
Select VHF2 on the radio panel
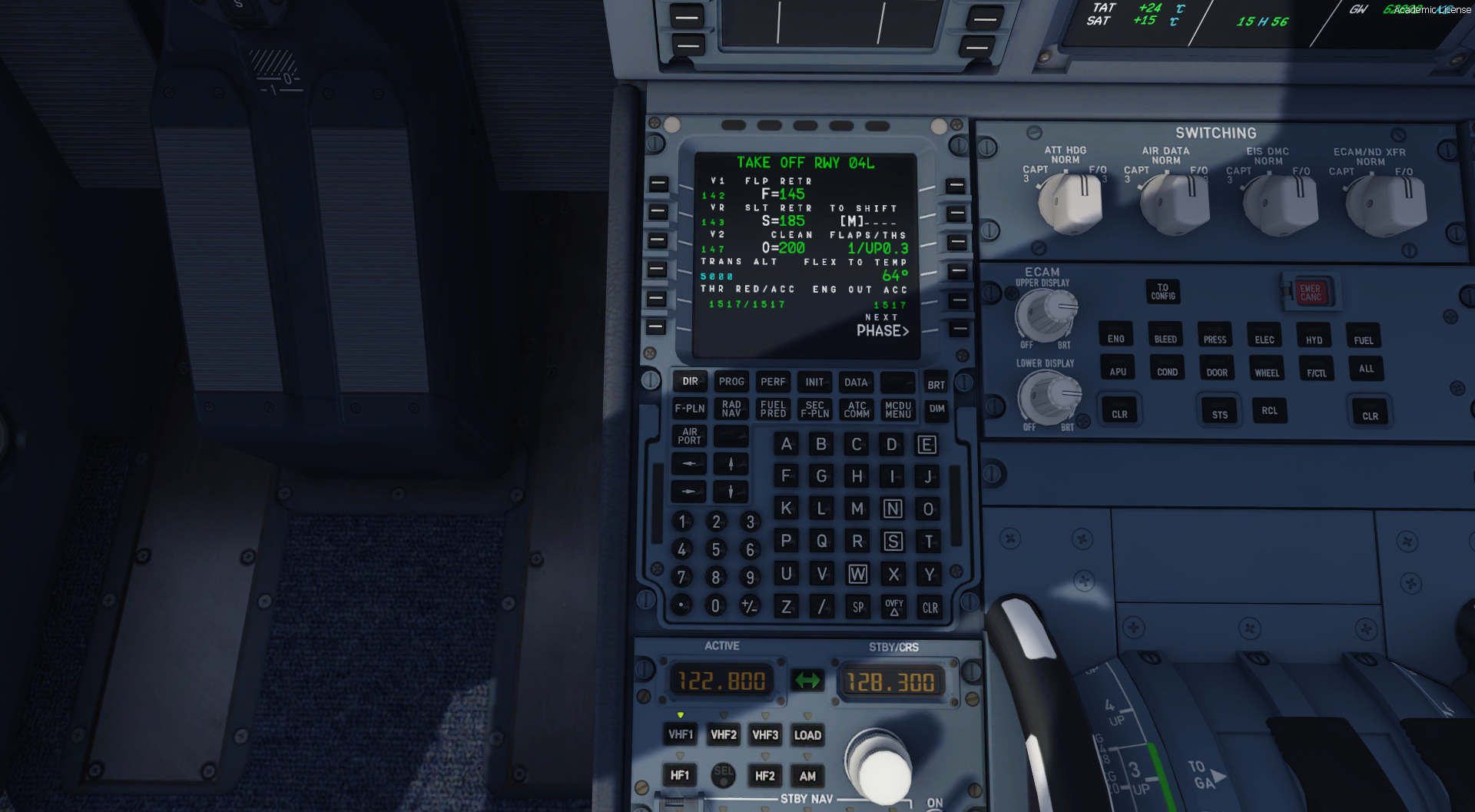pos(723,734)
